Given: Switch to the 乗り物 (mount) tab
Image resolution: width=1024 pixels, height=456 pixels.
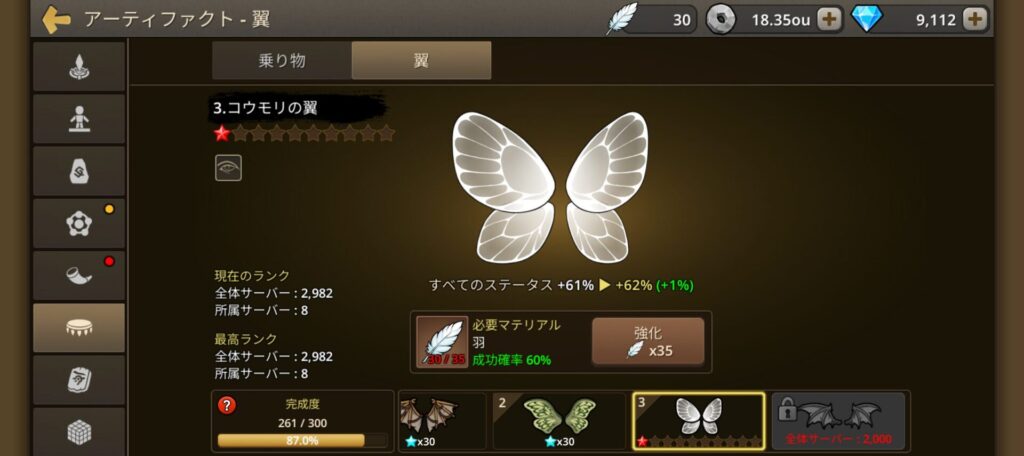Looking at the screenshot, I should [x=281, y=60].
